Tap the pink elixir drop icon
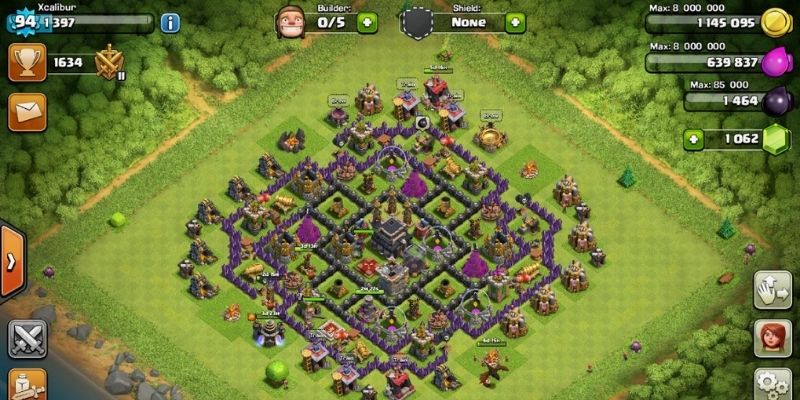 click(x=774, y=63)
